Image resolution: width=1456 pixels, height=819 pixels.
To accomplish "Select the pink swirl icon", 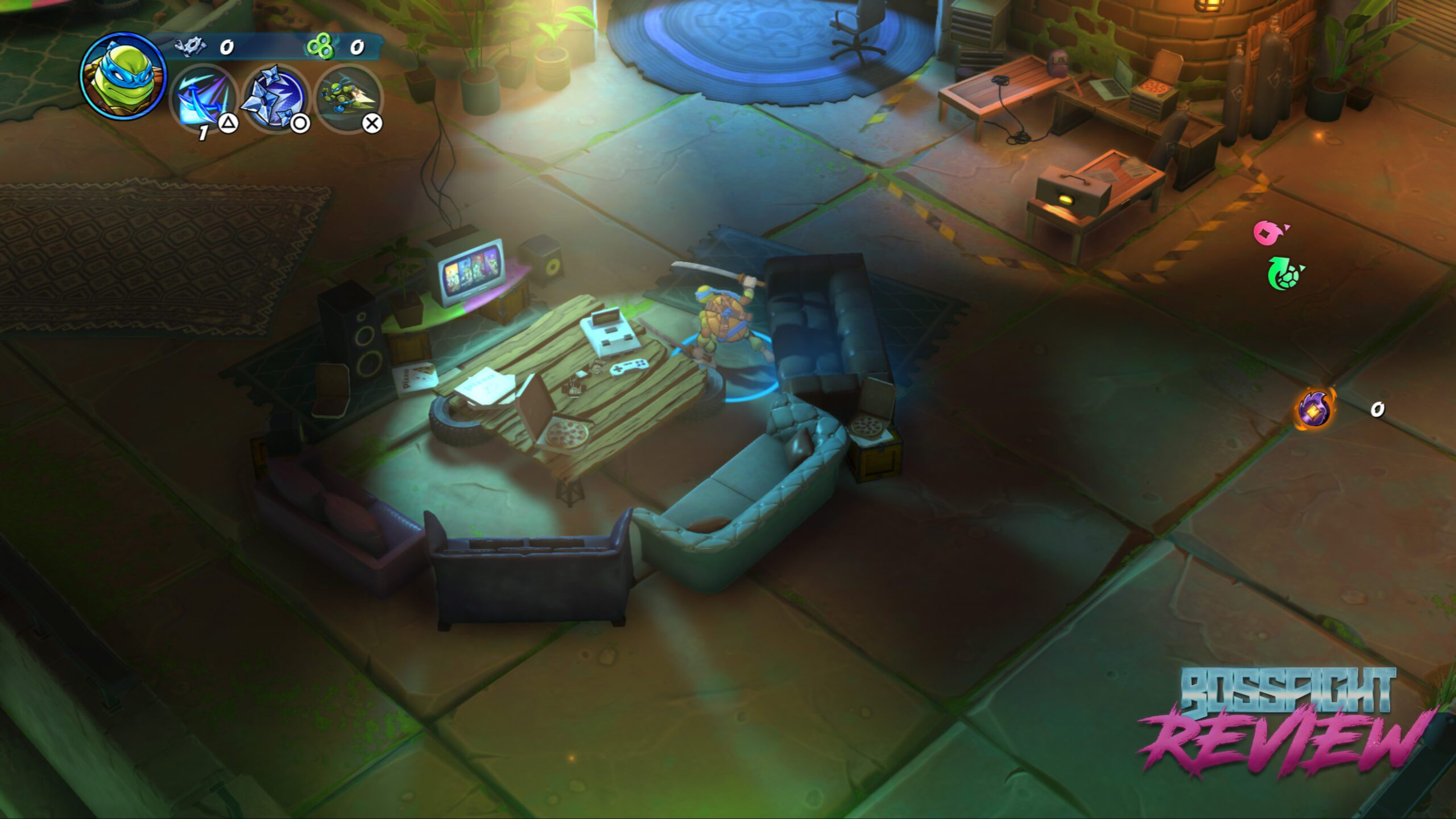I will pos(1270,233).
